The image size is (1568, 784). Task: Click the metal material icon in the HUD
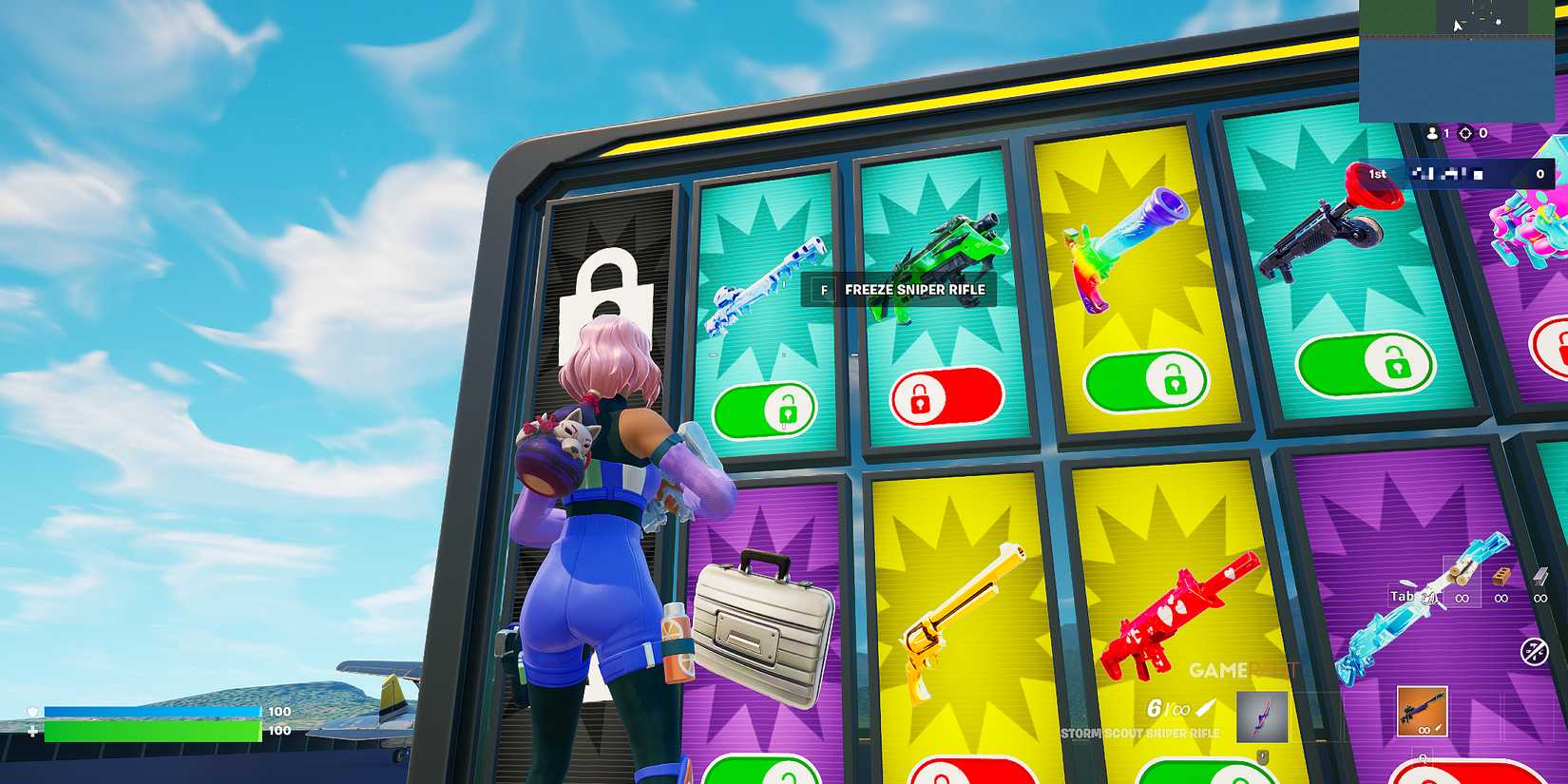[x=1539, y=574]
